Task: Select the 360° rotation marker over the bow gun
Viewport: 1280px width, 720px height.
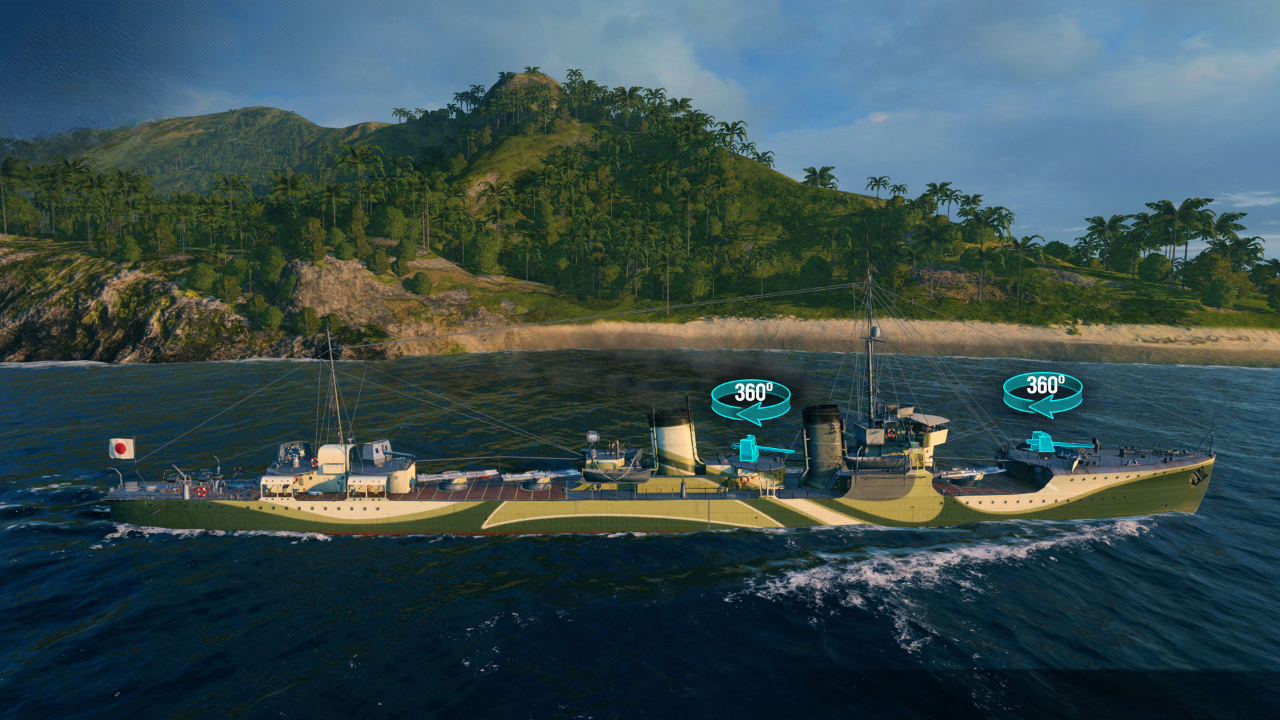Action: point(1042,393)
